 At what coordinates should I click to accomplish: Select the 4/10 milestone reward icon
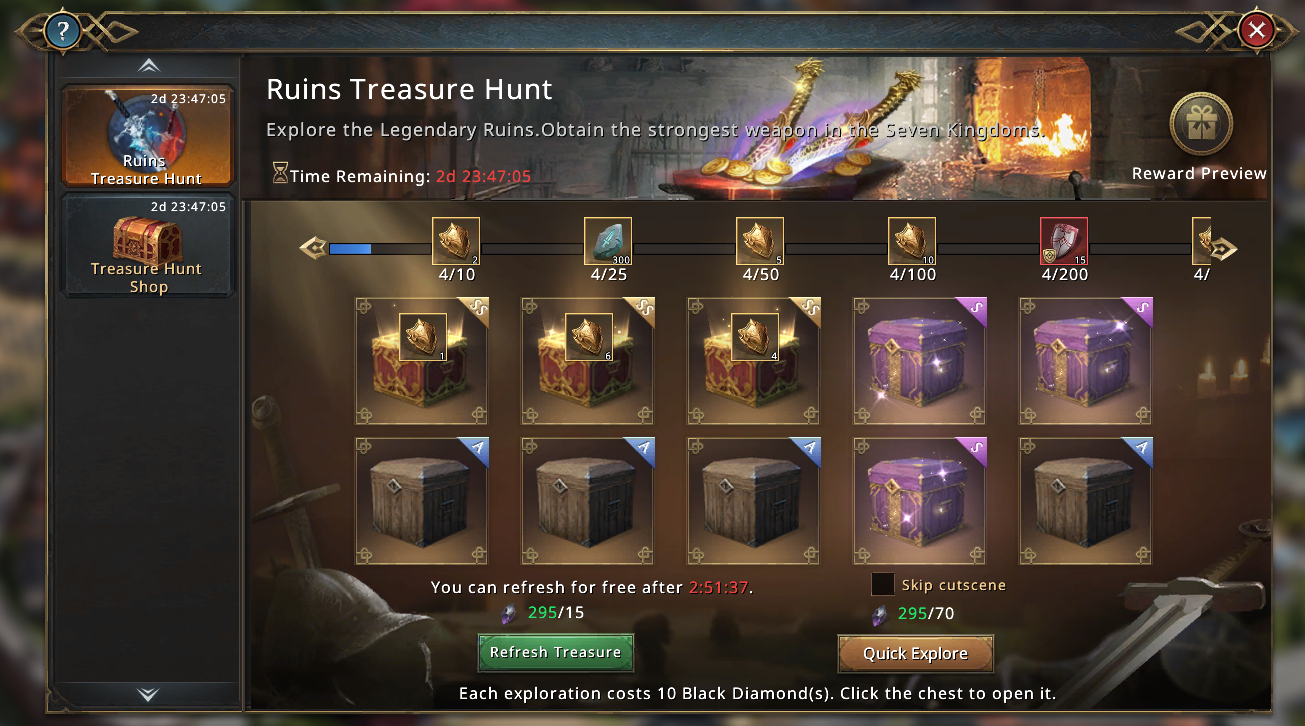[456, 241]
